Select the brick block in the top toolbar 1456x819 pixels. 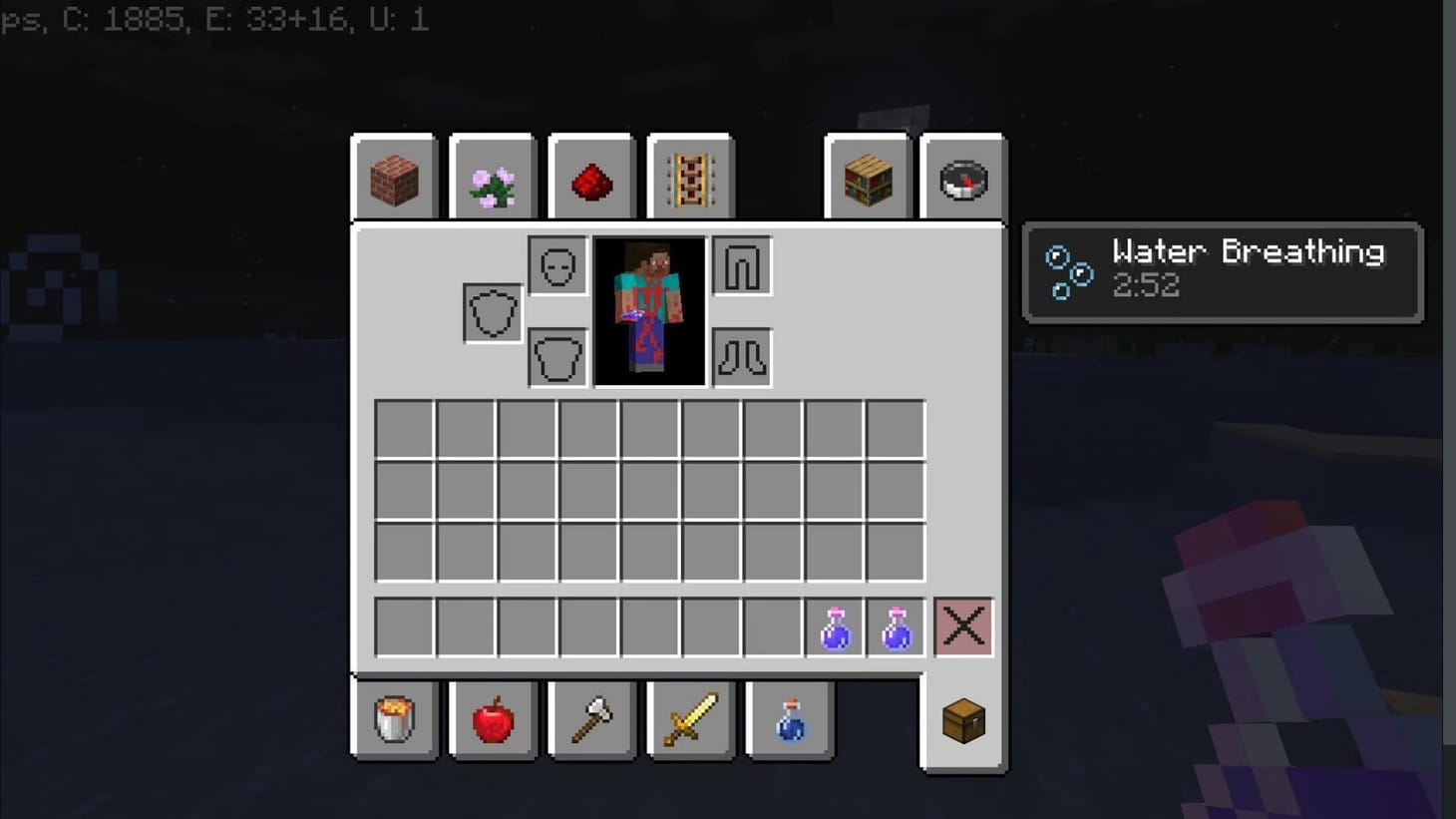pyautogui.click(x=393, y=178)
